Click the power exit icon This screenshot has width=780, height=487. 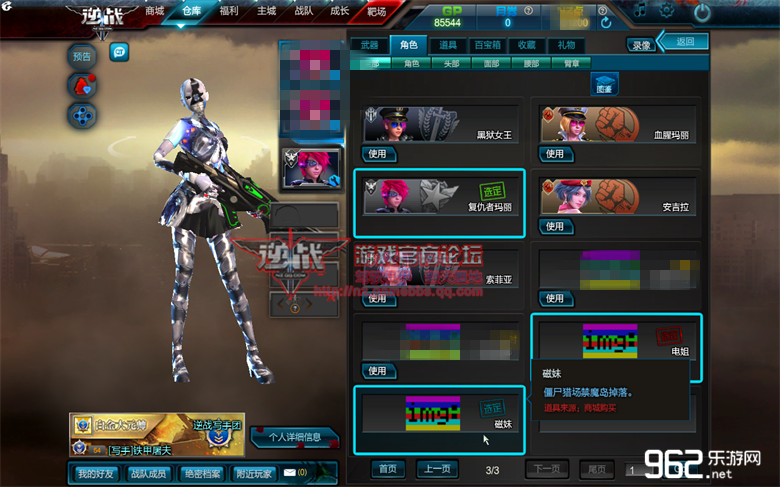pos(702,12)
